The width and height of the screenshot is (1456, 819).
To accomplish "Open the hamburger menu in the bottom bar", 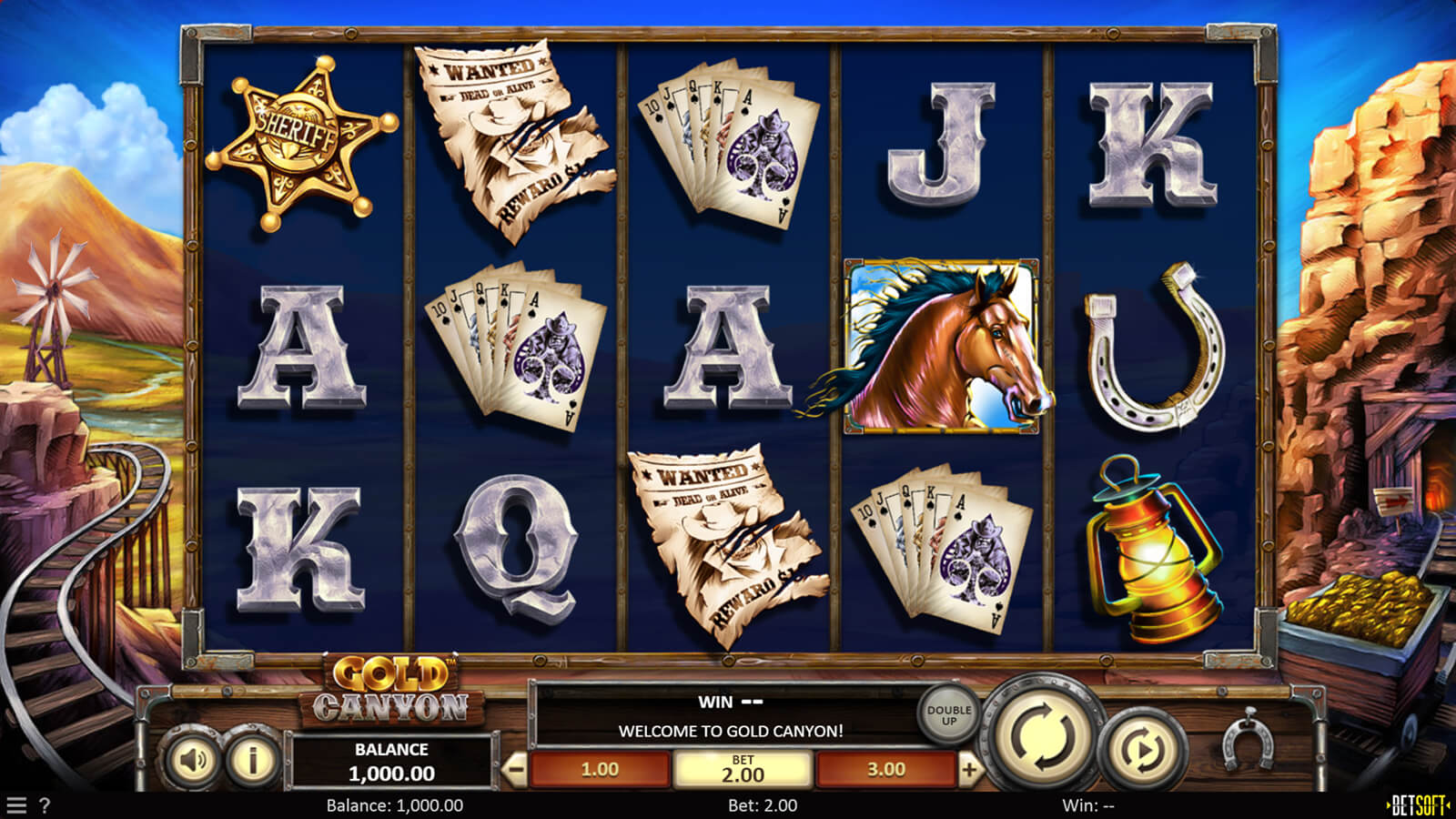I will [x=16, y=805].
